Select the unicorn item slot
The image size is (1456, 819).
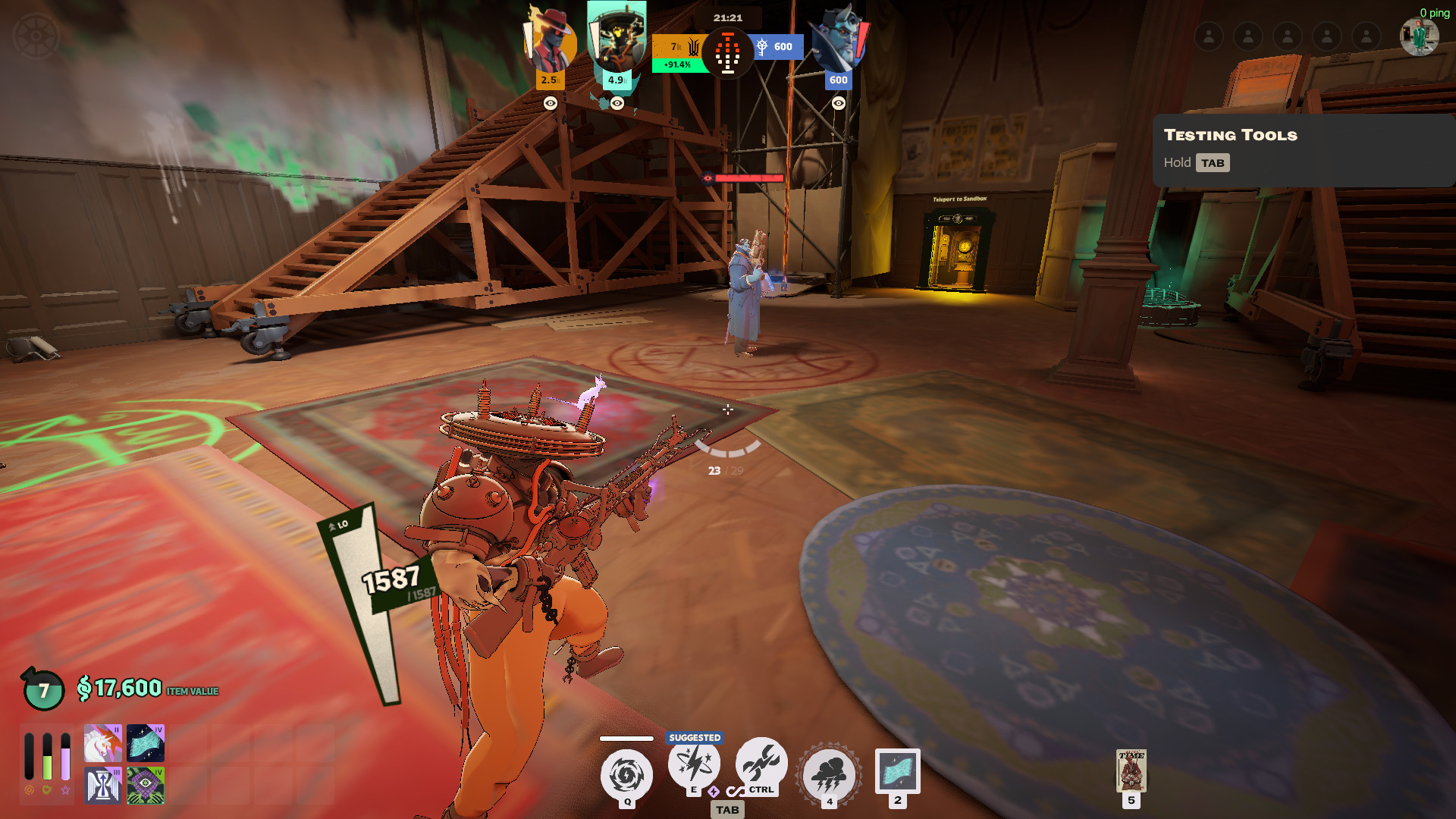point(102,743)
